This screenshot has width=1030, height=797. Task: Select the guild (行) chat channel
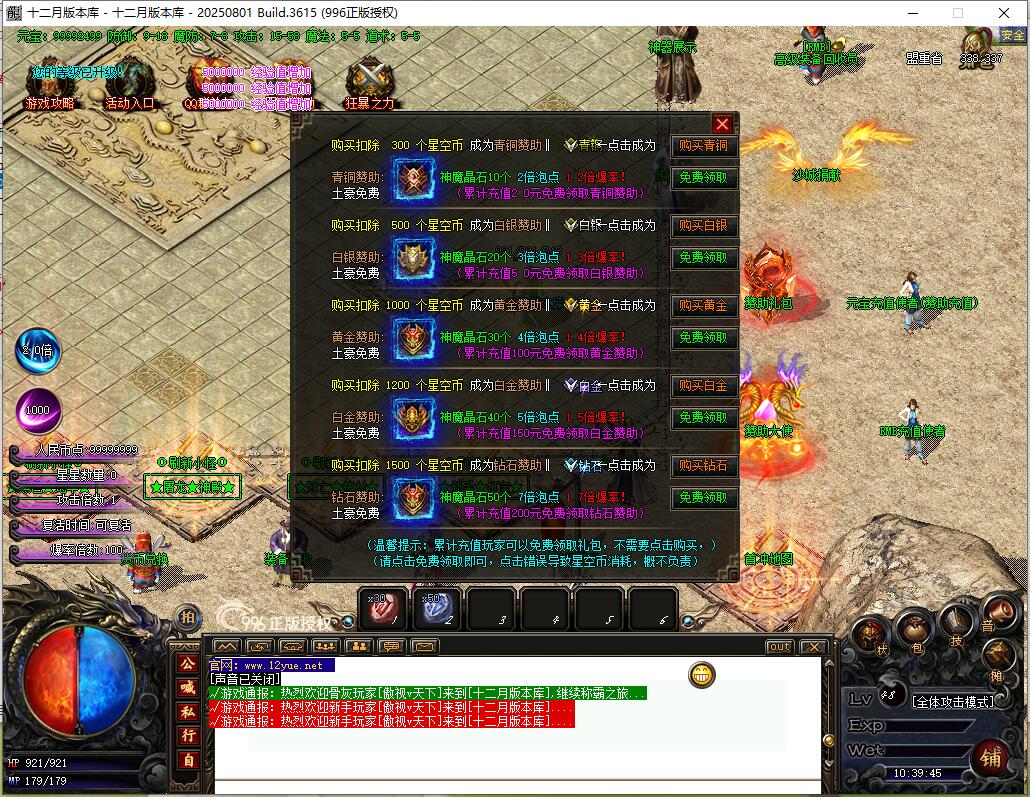click(x=187, y=736)
